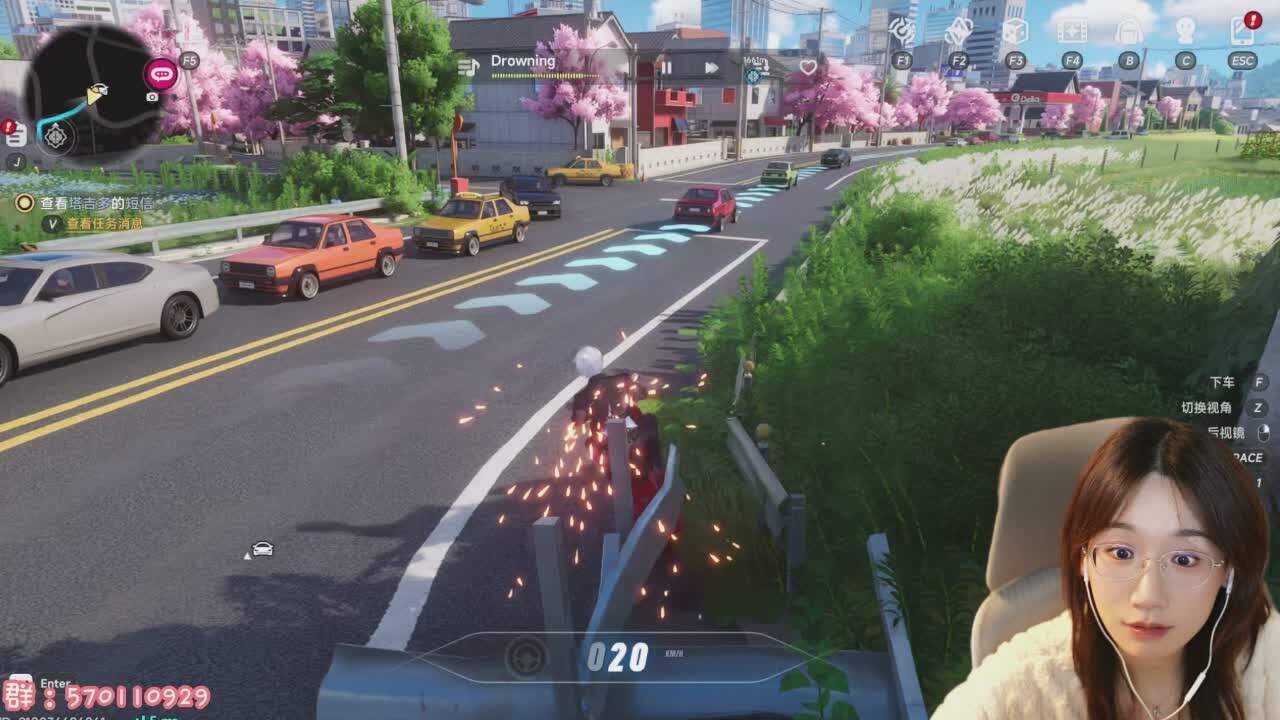Favorite the current song with heart icon

pos(808,67)
